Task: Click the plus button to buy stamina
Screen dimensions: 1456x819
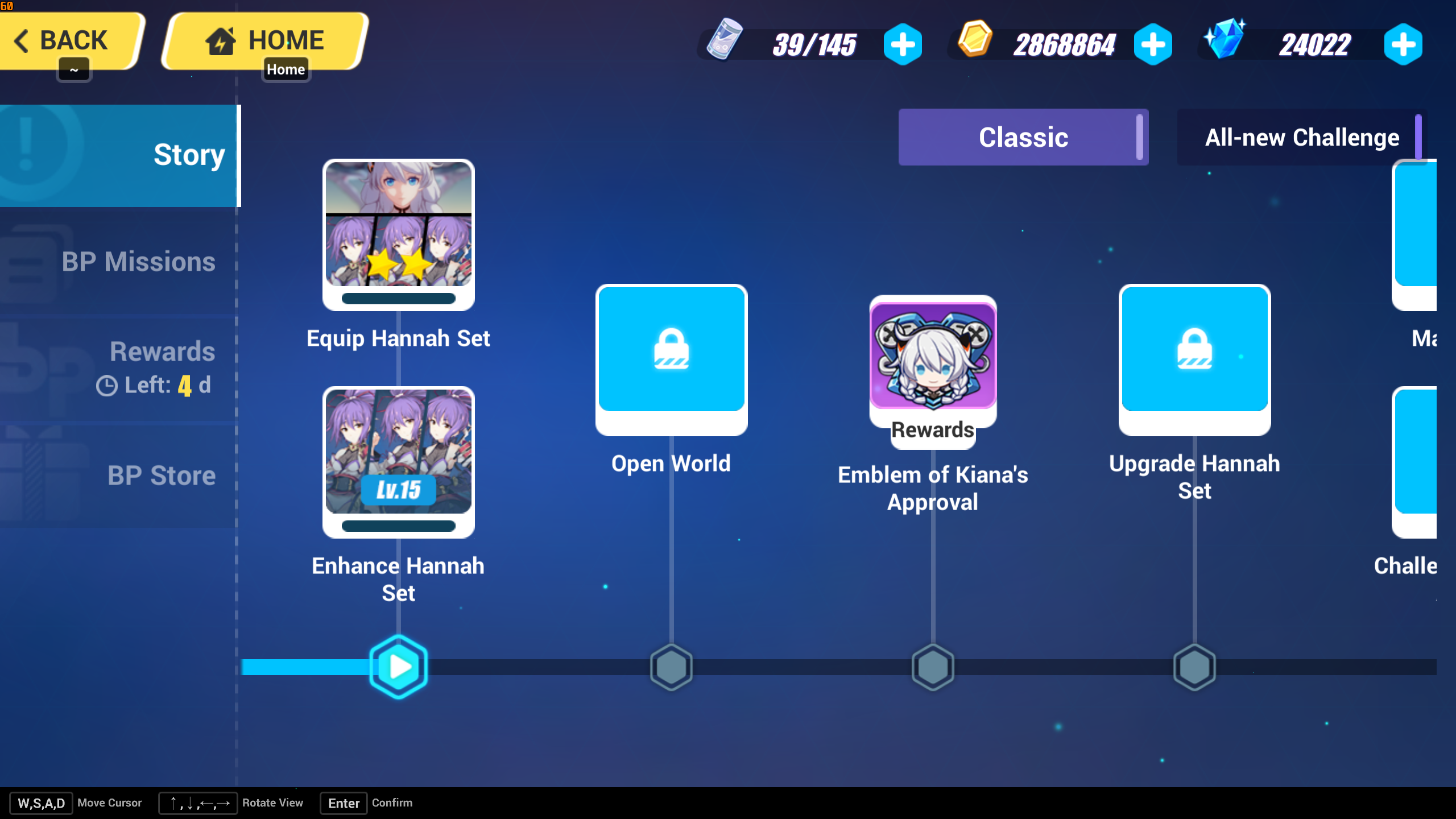Action: (904, 44)
